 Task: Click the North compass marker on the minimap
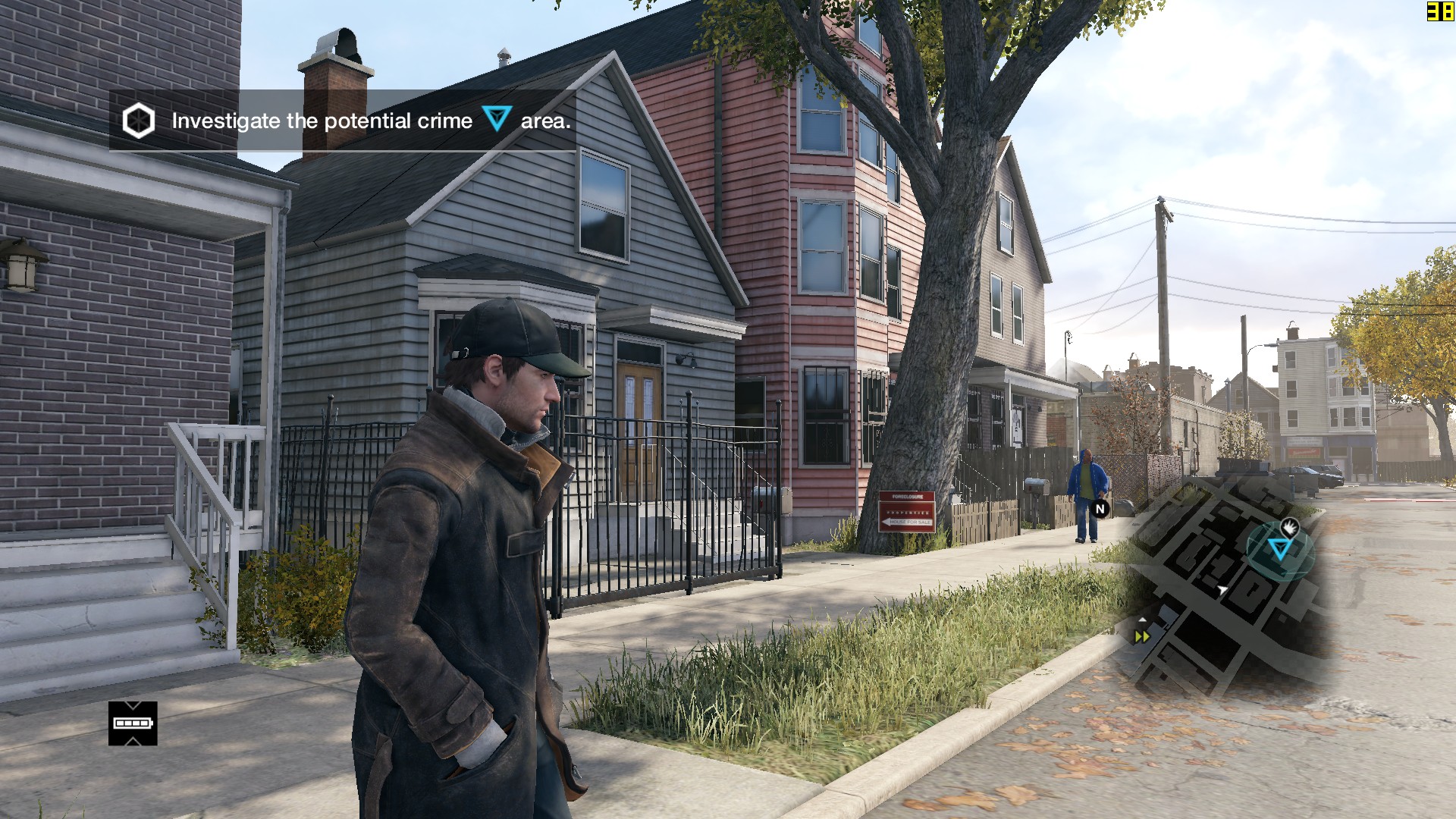[x=1100, y=509]
